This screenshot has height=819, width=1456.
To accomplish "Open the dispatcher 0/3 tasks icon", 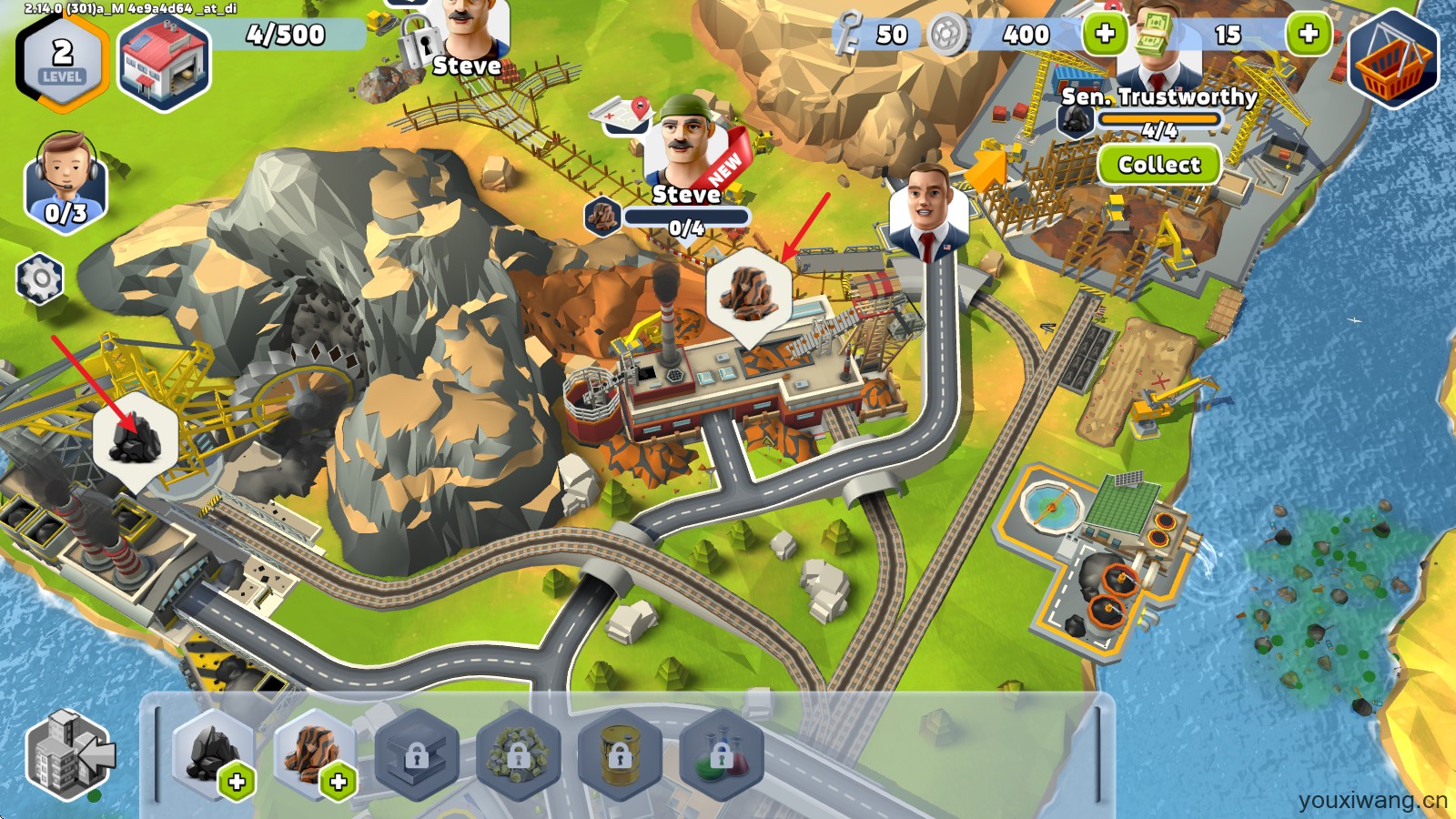I will [x=66, y=182].
